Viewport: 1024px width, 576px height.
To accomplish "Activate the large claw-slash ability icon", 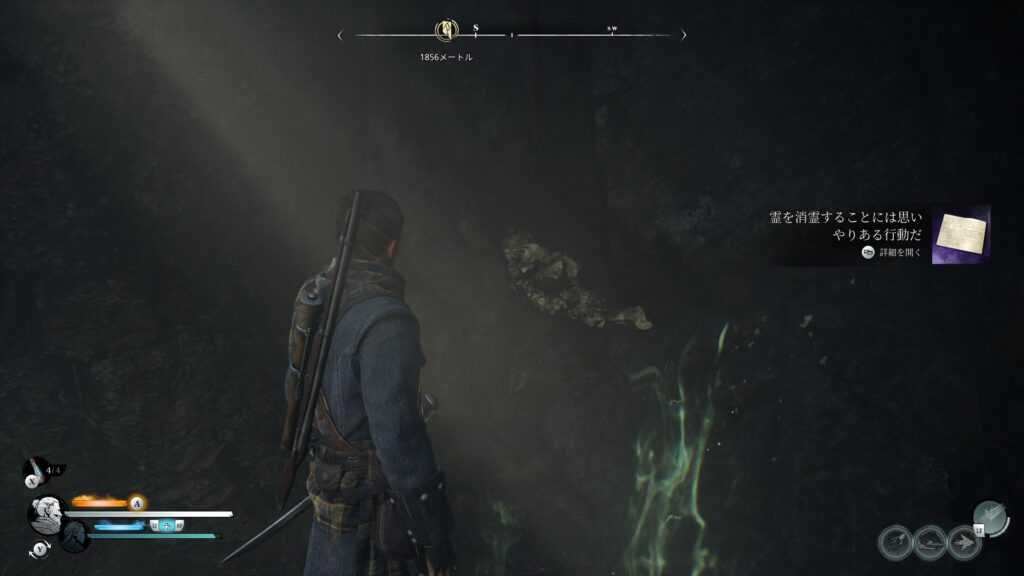I will tap(990, 516).
